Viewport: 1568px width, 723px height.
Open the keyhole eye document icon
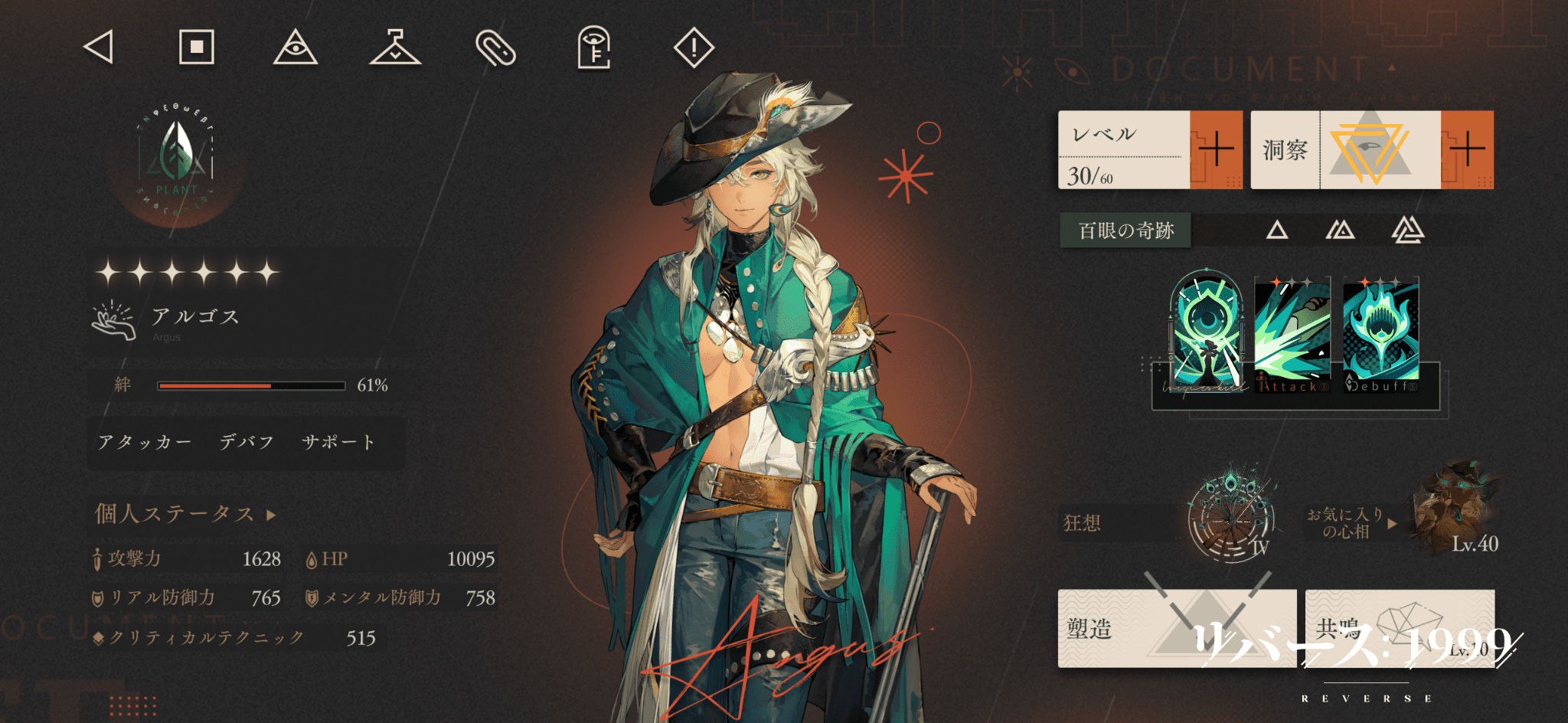594,47
